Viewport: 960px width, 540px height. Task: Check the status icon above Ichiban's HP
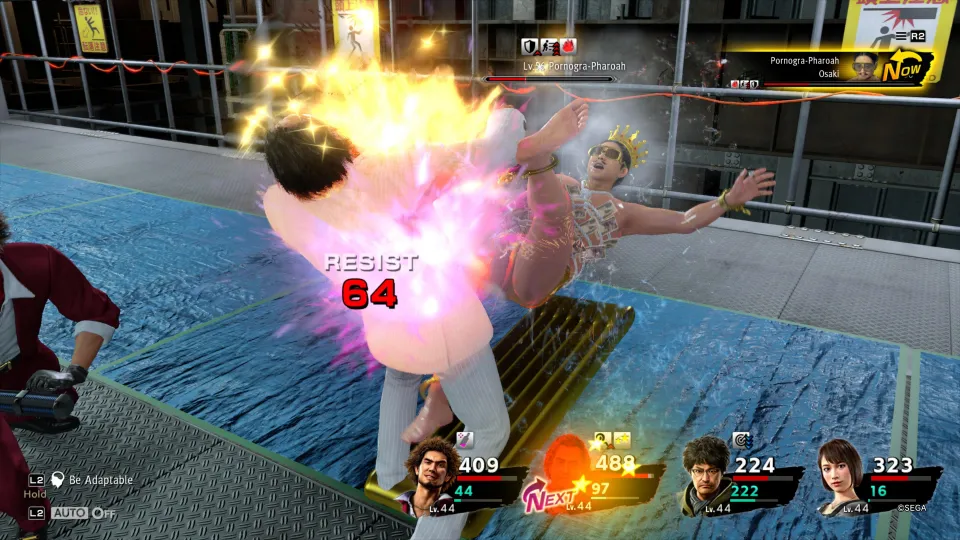tap(464, 438)
